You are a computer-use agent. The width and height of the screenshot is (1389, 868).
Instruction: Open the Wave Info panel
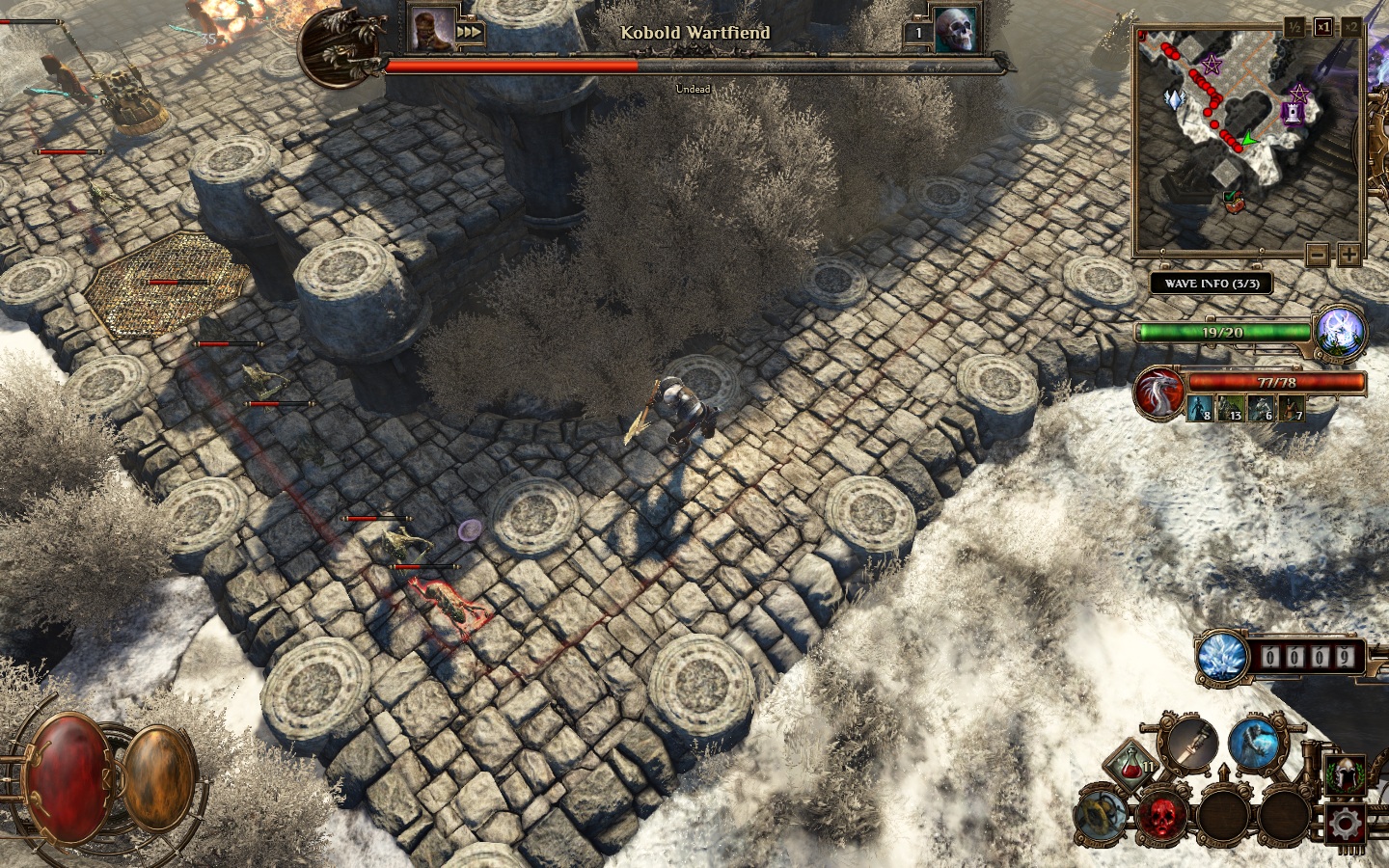point(1211,284)
